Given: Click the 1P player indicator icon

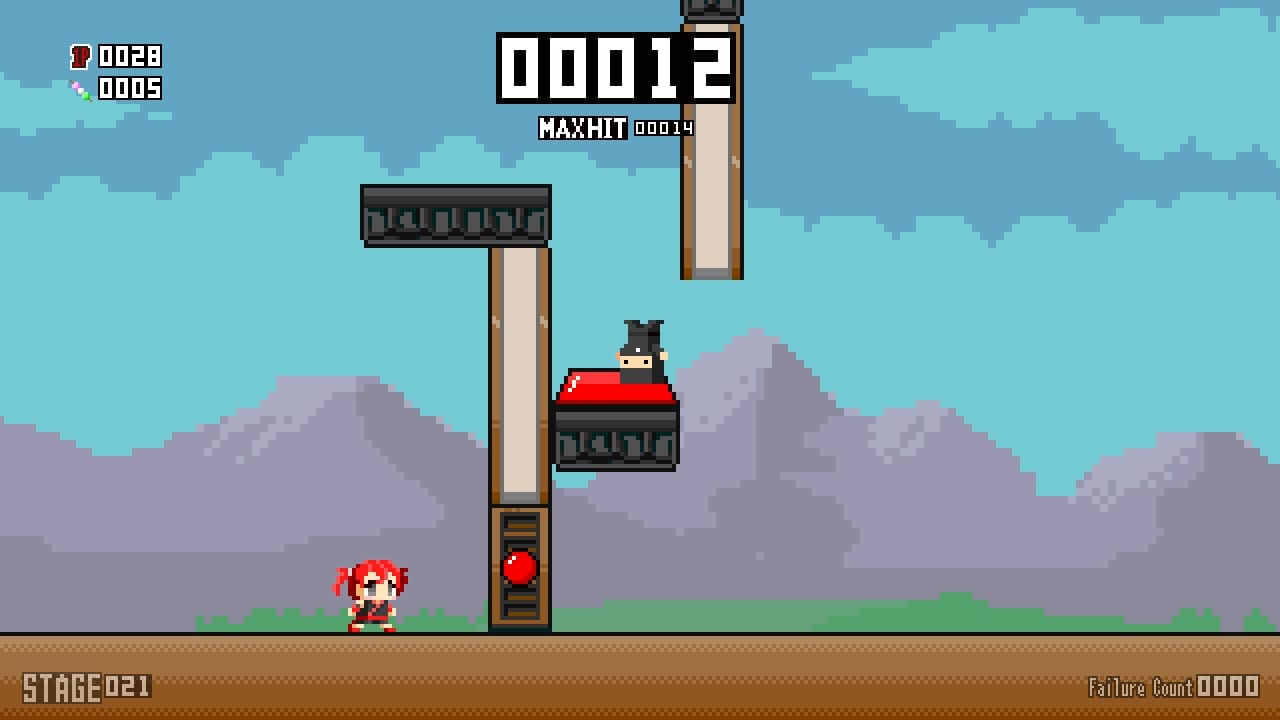Looking at the screenshot, I should coord(82,57).
